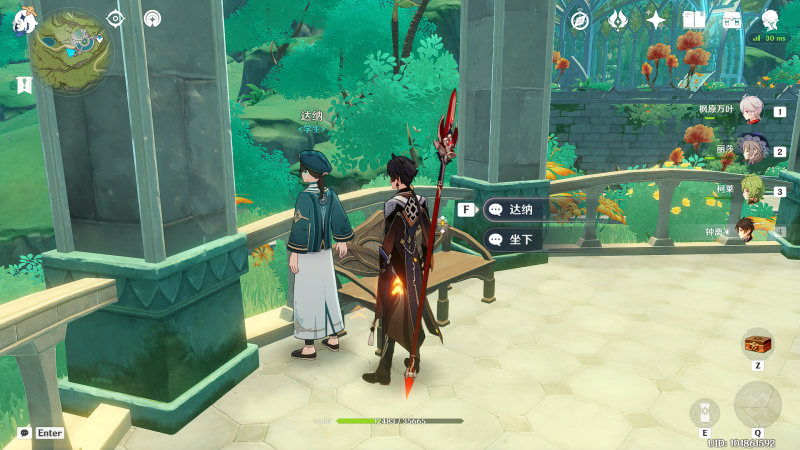Open the flame emblem icon in the top bar
The width and height of the screenshot is (800, 450).
618,20
